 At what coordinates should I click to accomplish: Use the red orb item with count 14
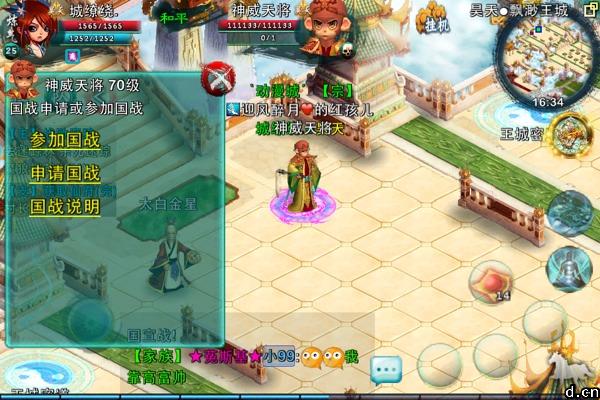point(494,279)
